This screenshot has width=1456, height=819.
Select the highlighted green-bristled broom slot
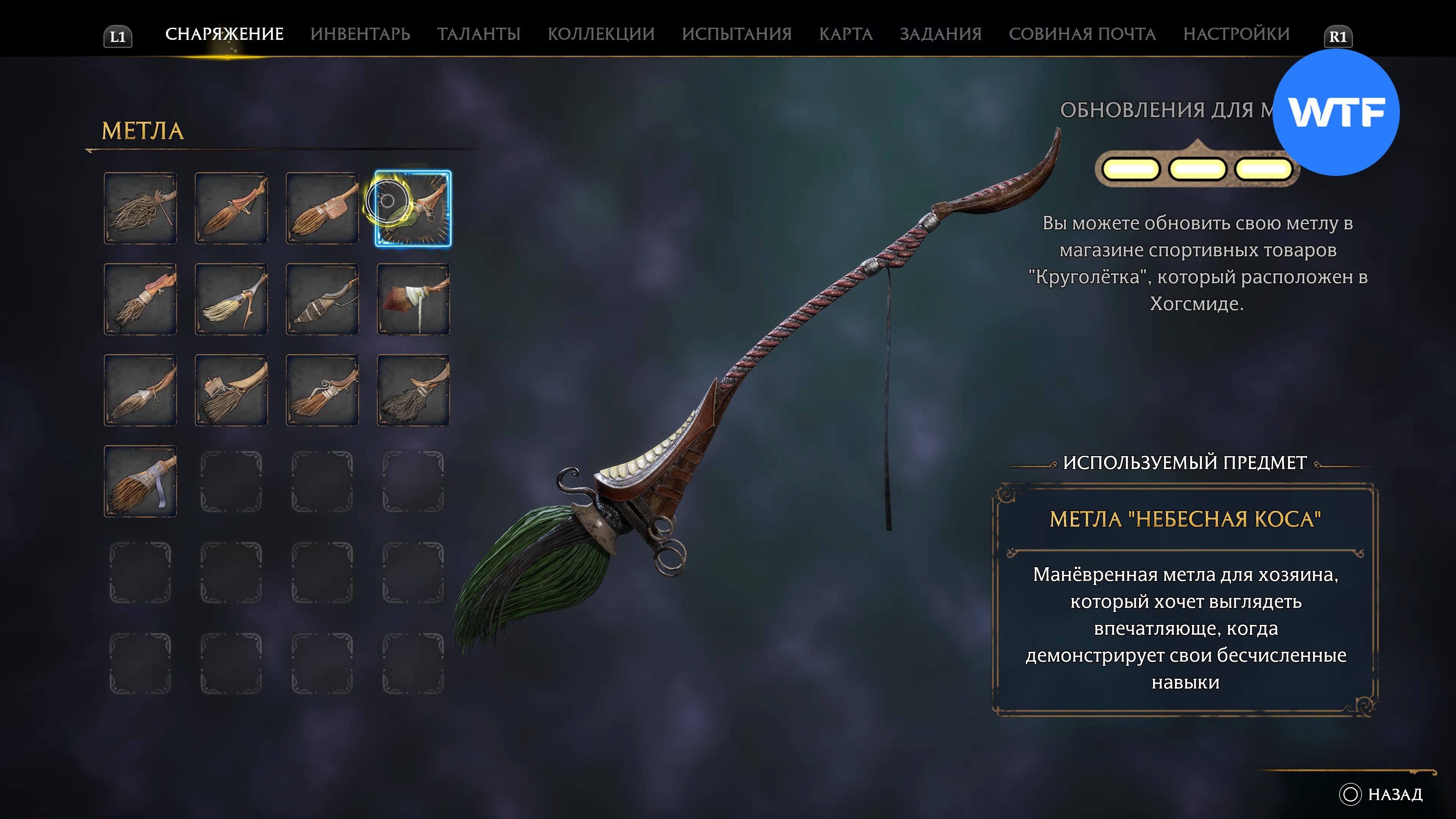(413, 209)
